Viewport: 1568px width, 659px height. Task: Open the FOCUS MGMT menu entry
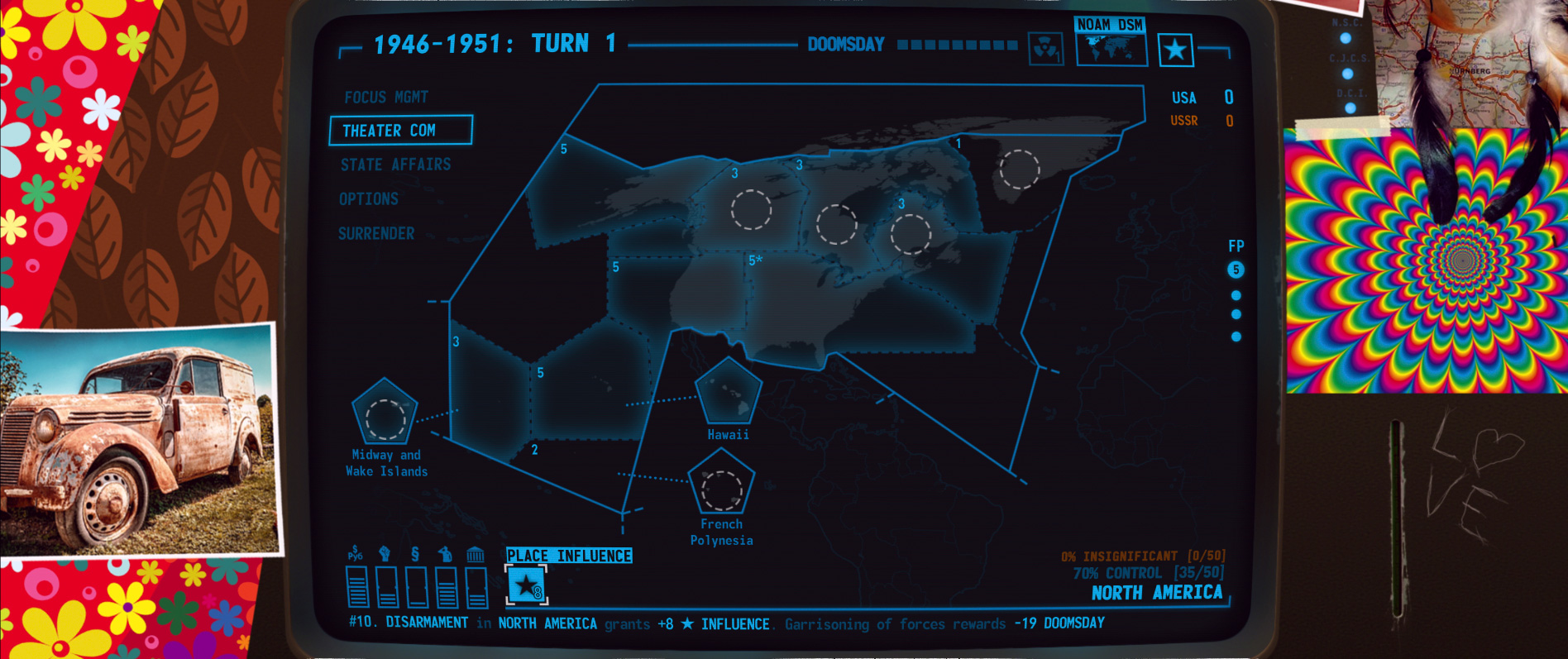tap(386, 96)
